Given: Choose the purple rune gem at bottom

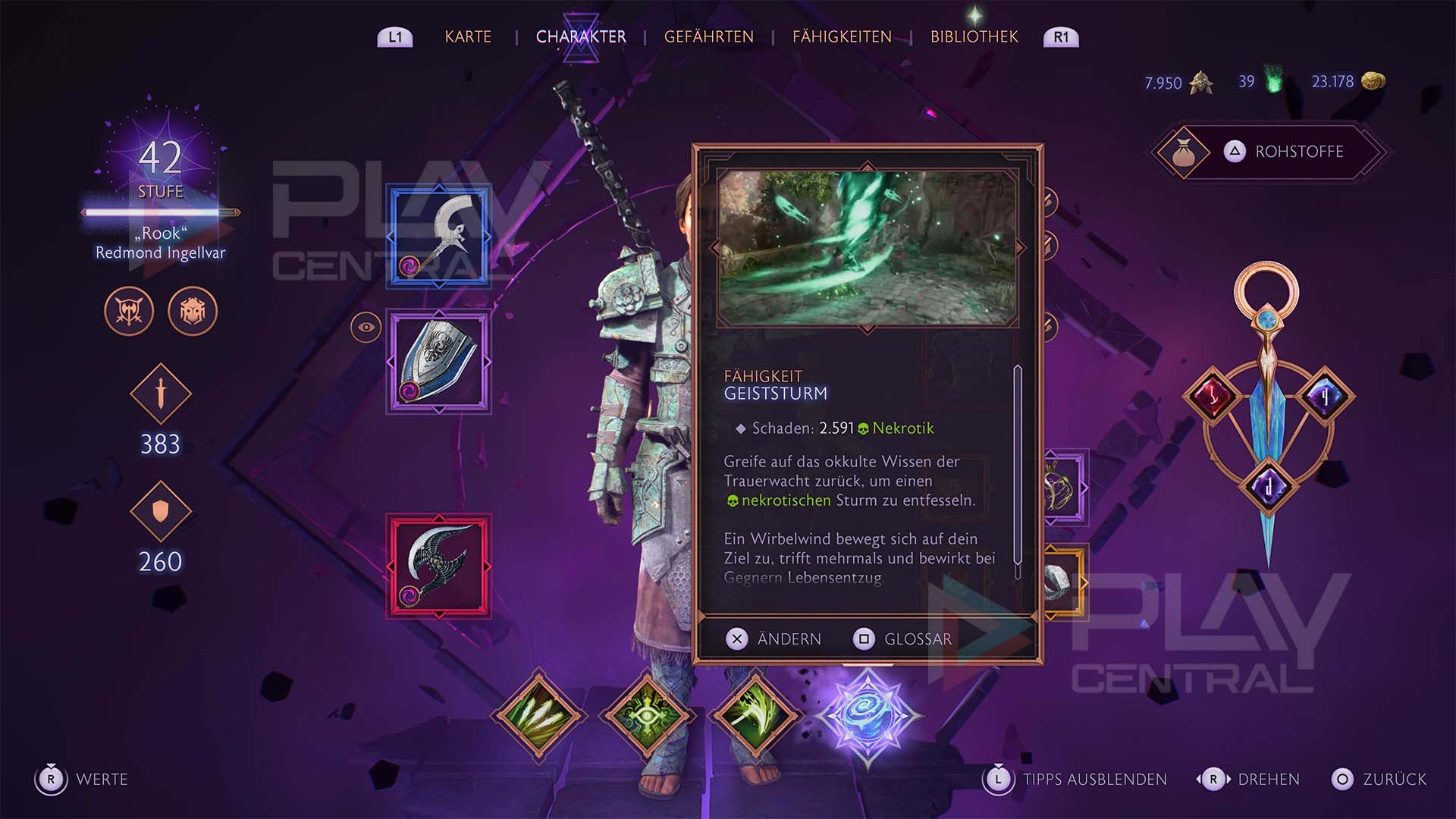Looking at the screenshot, I should [1268, 485].
